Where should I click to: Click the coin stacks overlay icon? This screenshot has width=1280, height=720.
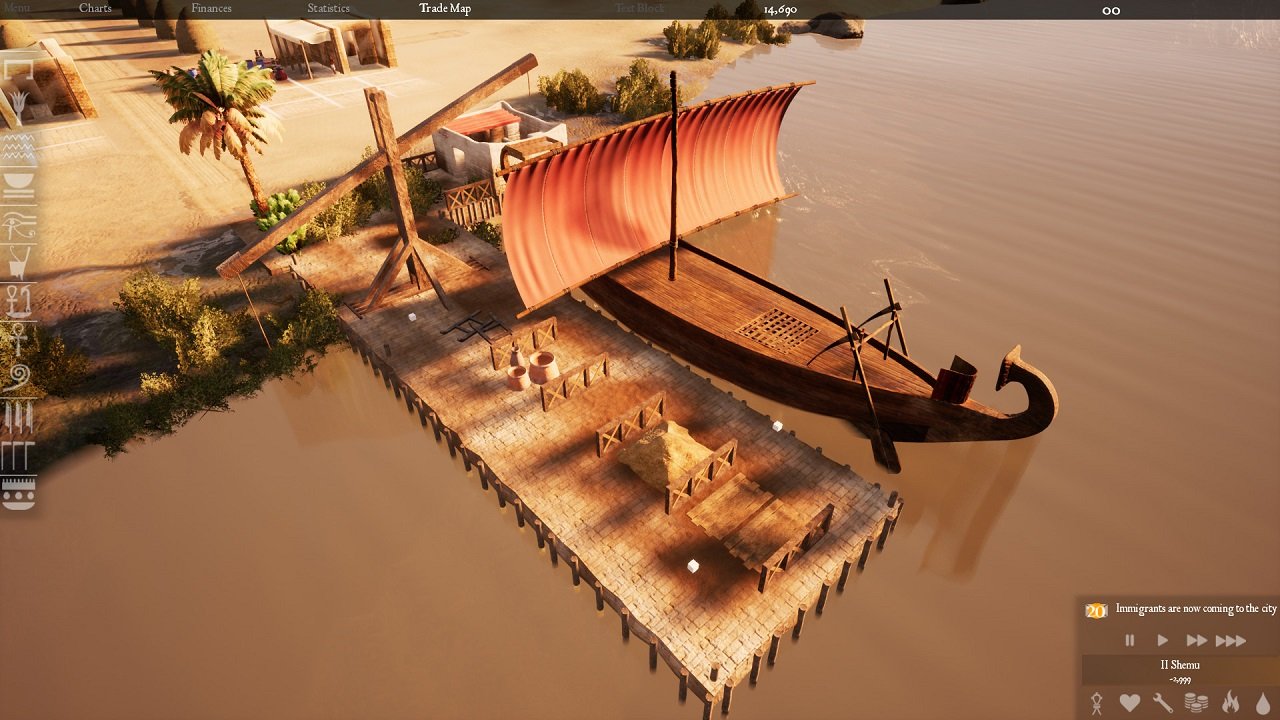1196,703
